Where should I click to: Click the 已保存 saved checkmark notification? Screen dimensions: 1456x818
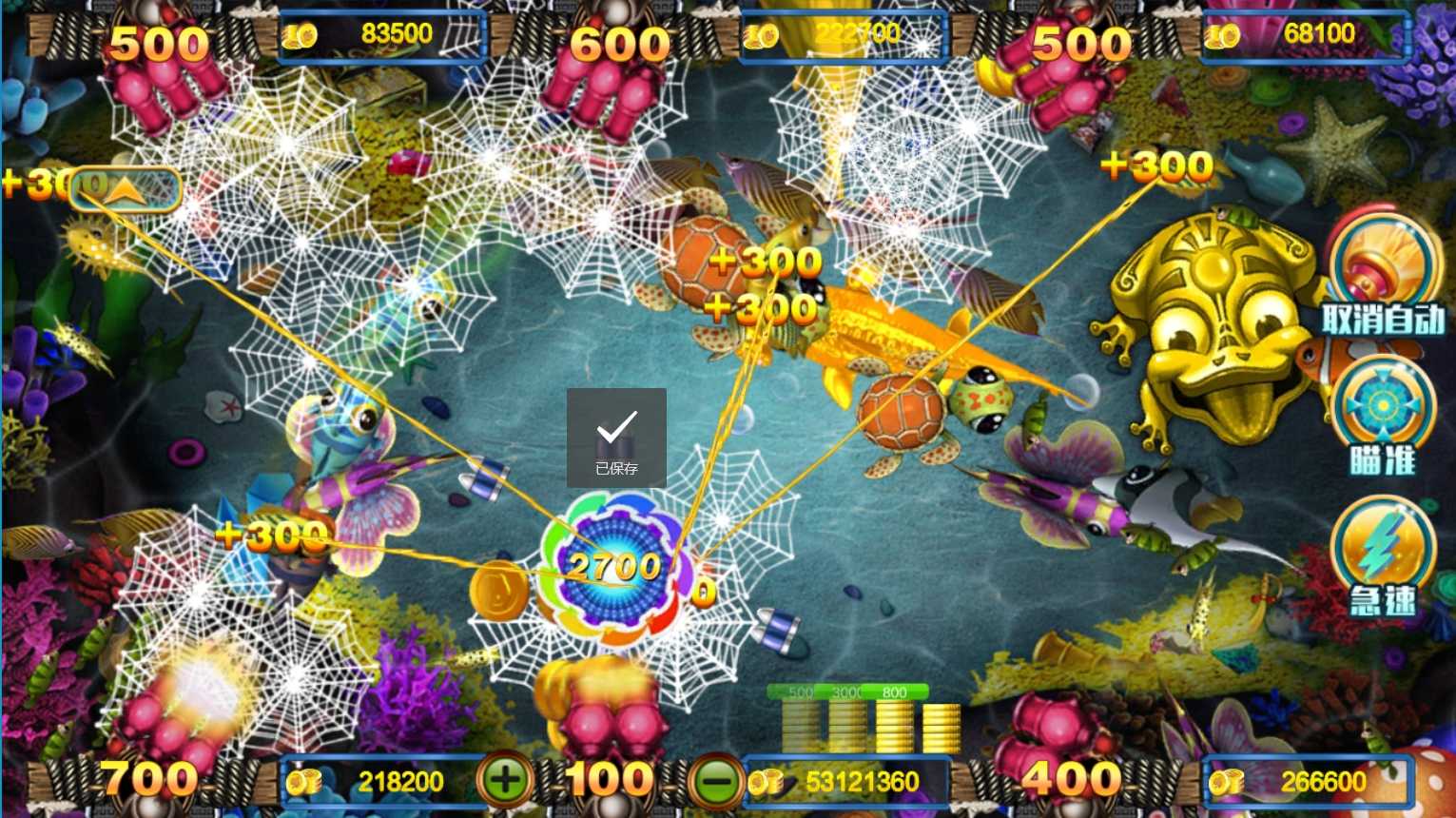[616, 438]
